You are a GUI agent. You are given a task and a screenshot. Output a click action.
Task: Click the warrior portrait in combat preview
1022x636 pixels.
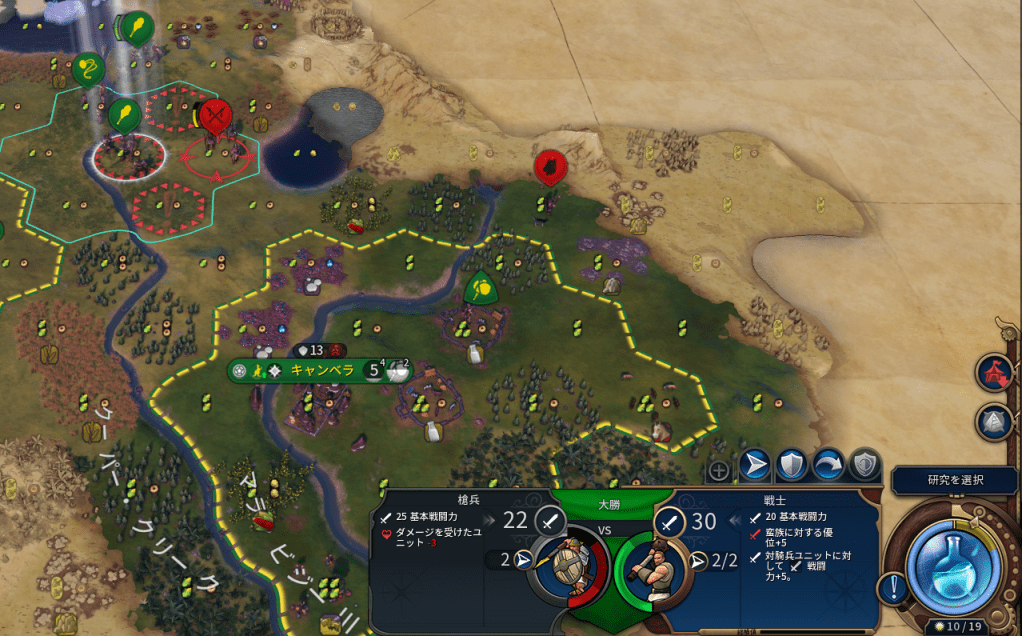click(650, 572)
